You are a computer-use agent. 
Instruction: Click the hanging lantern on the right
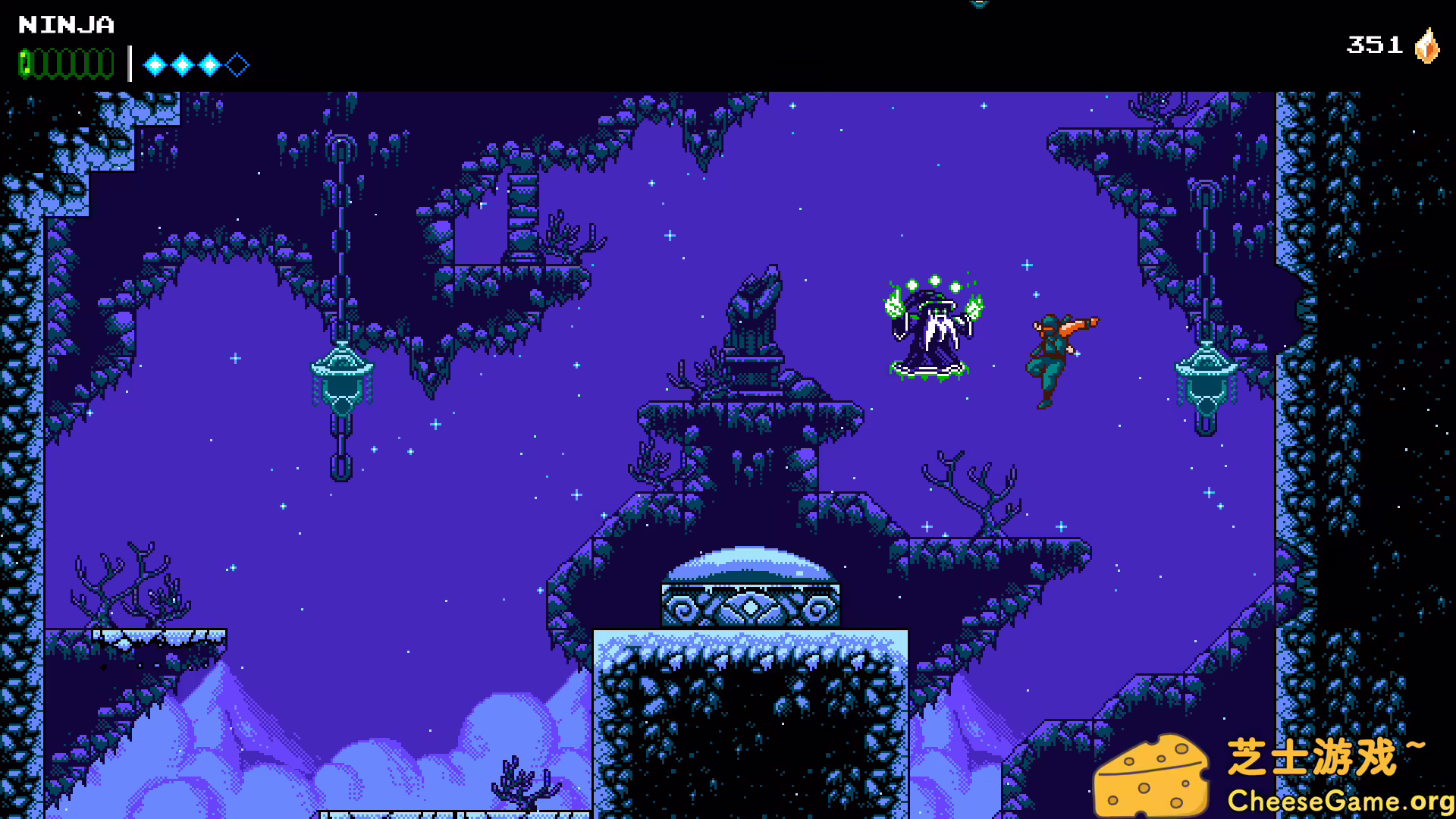click(1206, 387)
